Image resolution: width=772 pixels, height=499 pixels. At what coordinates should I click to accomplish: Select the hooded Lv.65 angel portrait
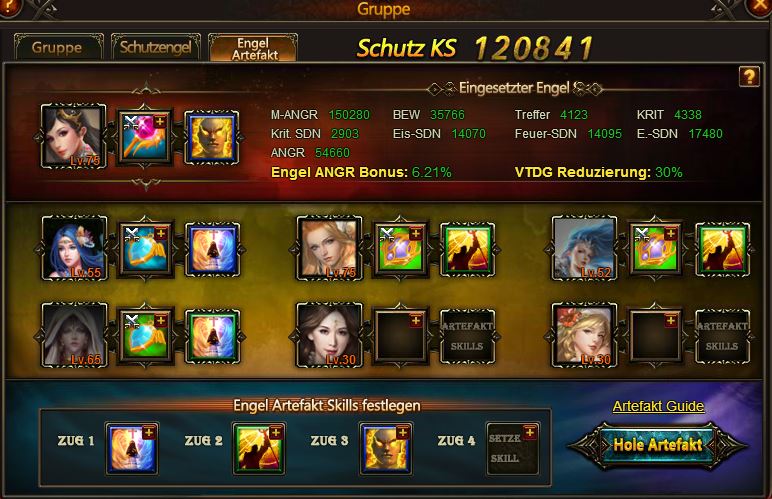tap(74, 335)
